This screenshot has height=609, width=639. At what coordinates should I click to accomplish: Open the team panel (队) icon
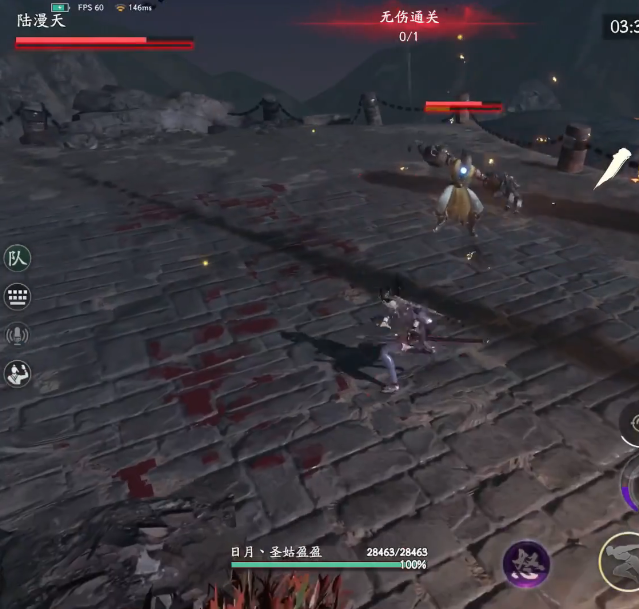click(x=17, y=258)
